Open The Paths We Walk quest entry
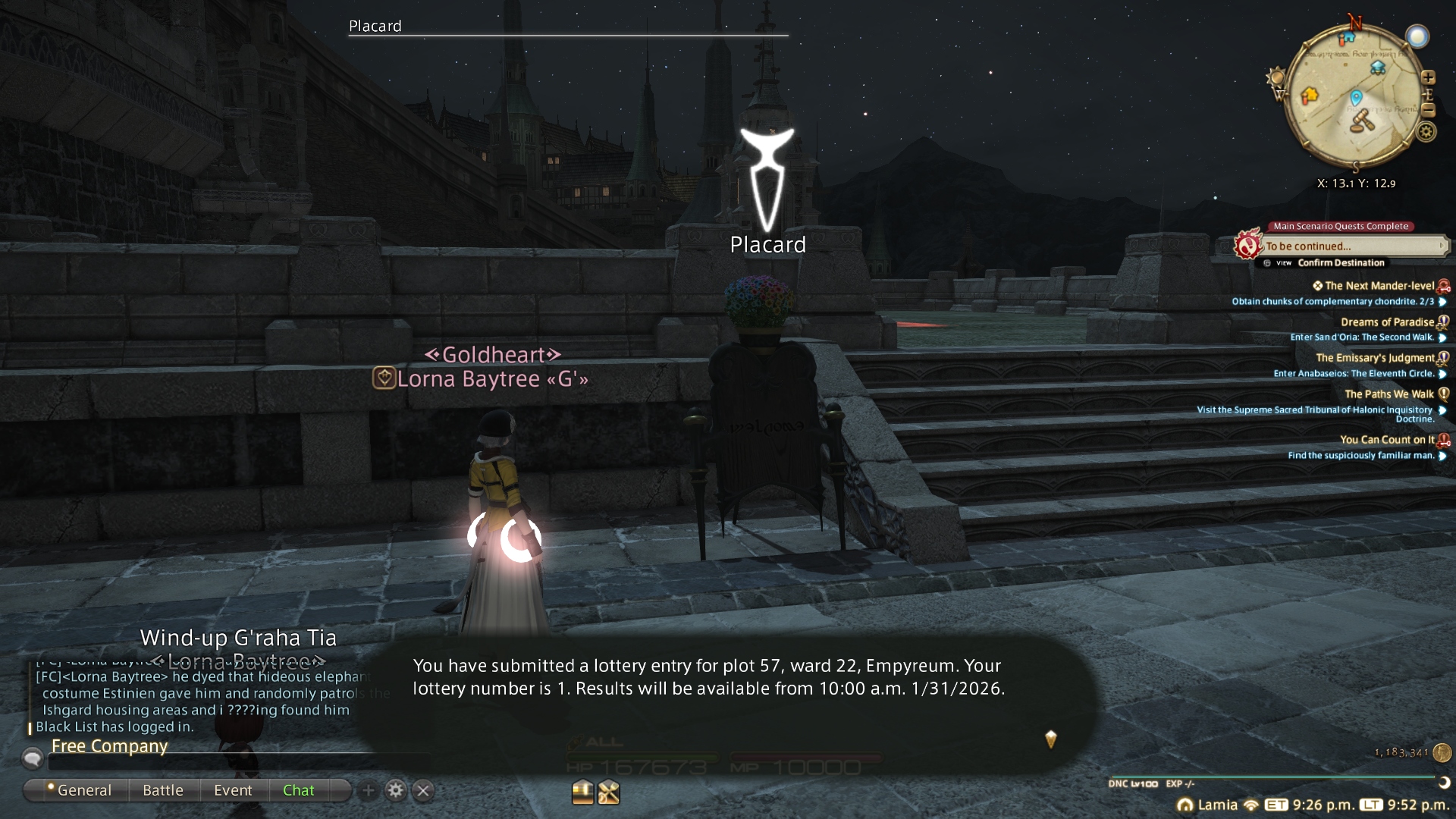The width and height of the screenshot is (1456, 819). tap(1389, 394)
